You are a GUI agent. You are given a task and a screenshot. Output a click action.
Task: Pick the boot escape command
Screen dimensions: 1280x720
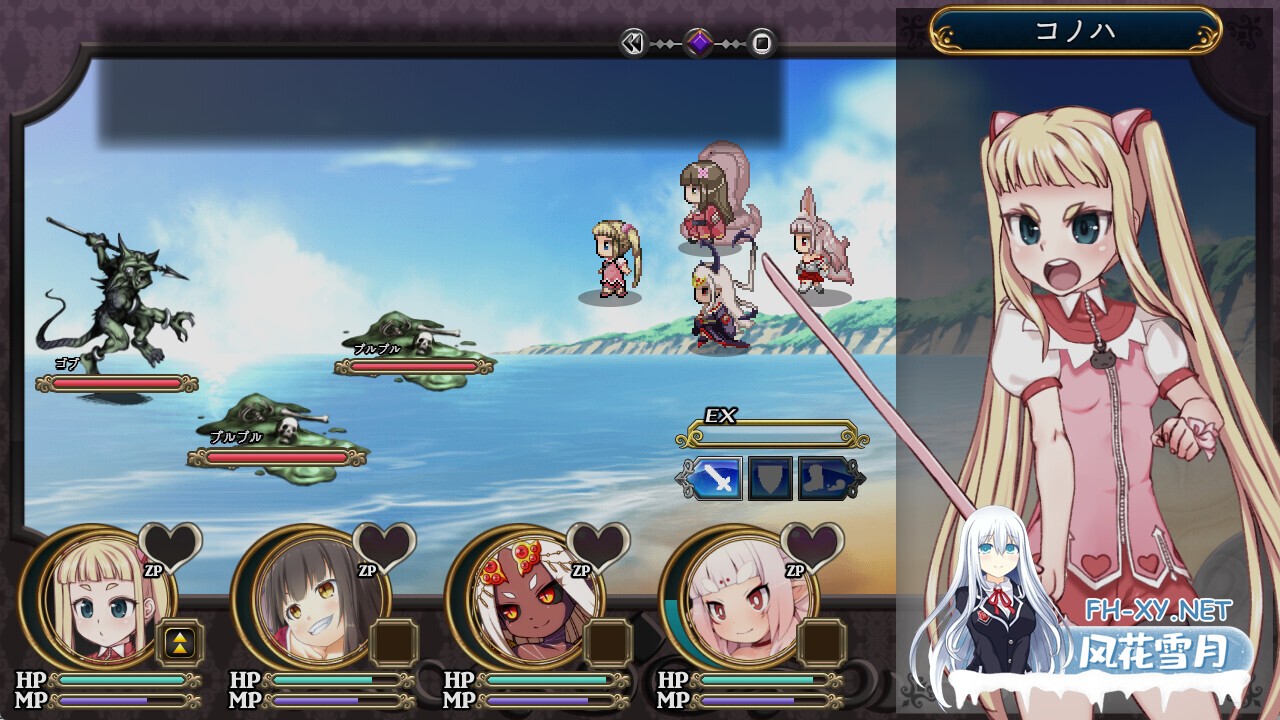pos(823,478)
